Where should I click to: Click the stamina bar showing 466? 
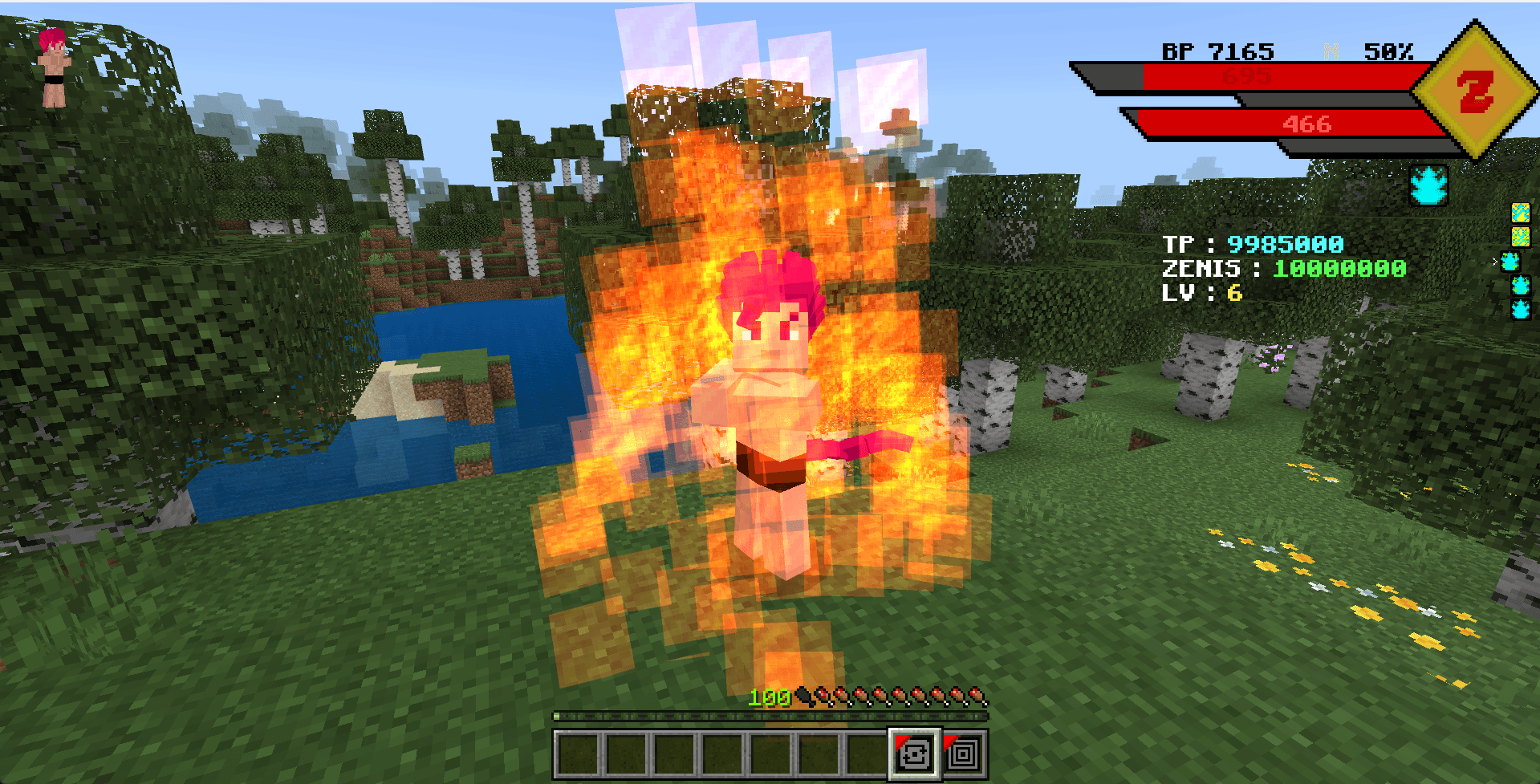(x=1308, y=125)
